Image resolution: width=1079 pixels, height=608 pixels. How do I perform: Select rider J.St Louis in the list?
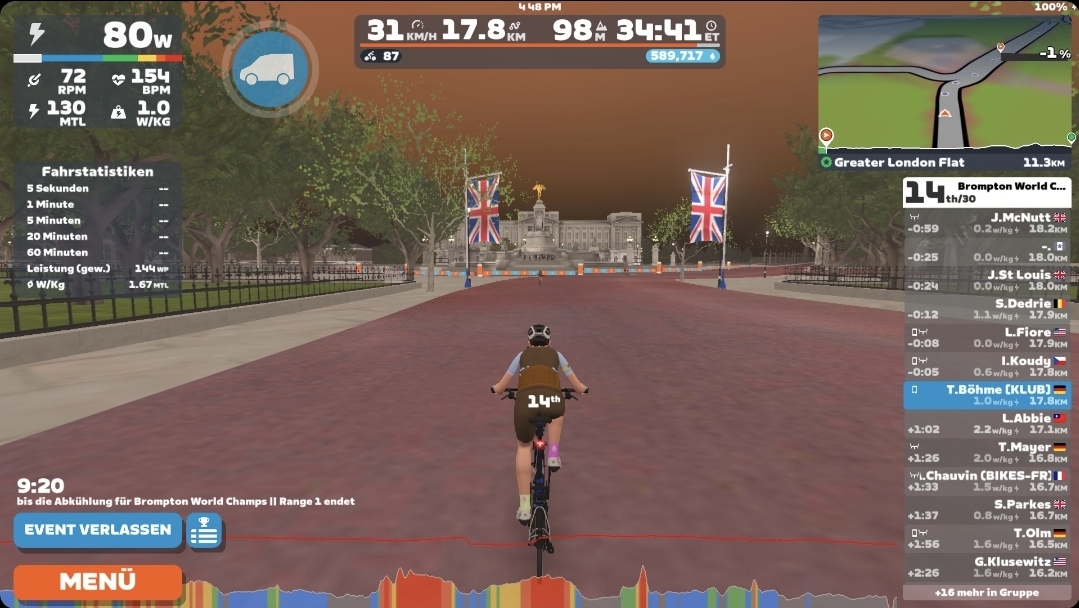coord(986,280)
